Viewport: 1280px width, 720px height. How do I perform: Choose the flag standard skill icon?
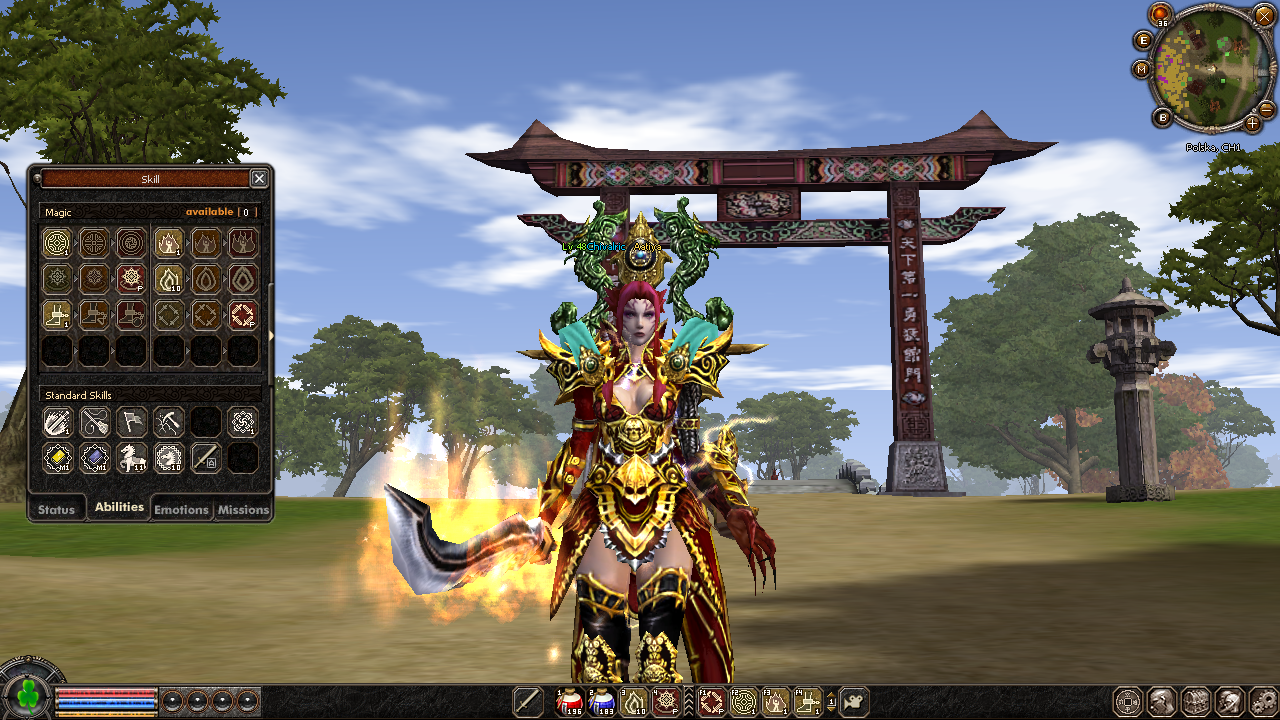pyautogui.click(x=131, y=421)
